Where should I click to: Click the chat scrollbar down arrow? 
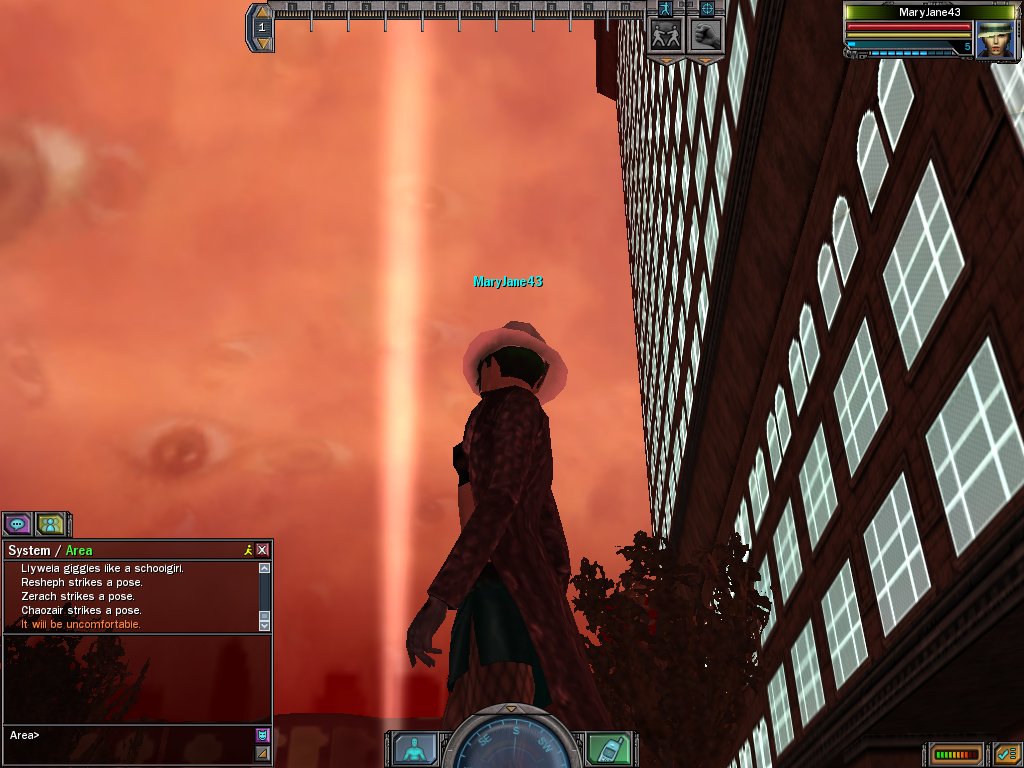tap(264, 624)
